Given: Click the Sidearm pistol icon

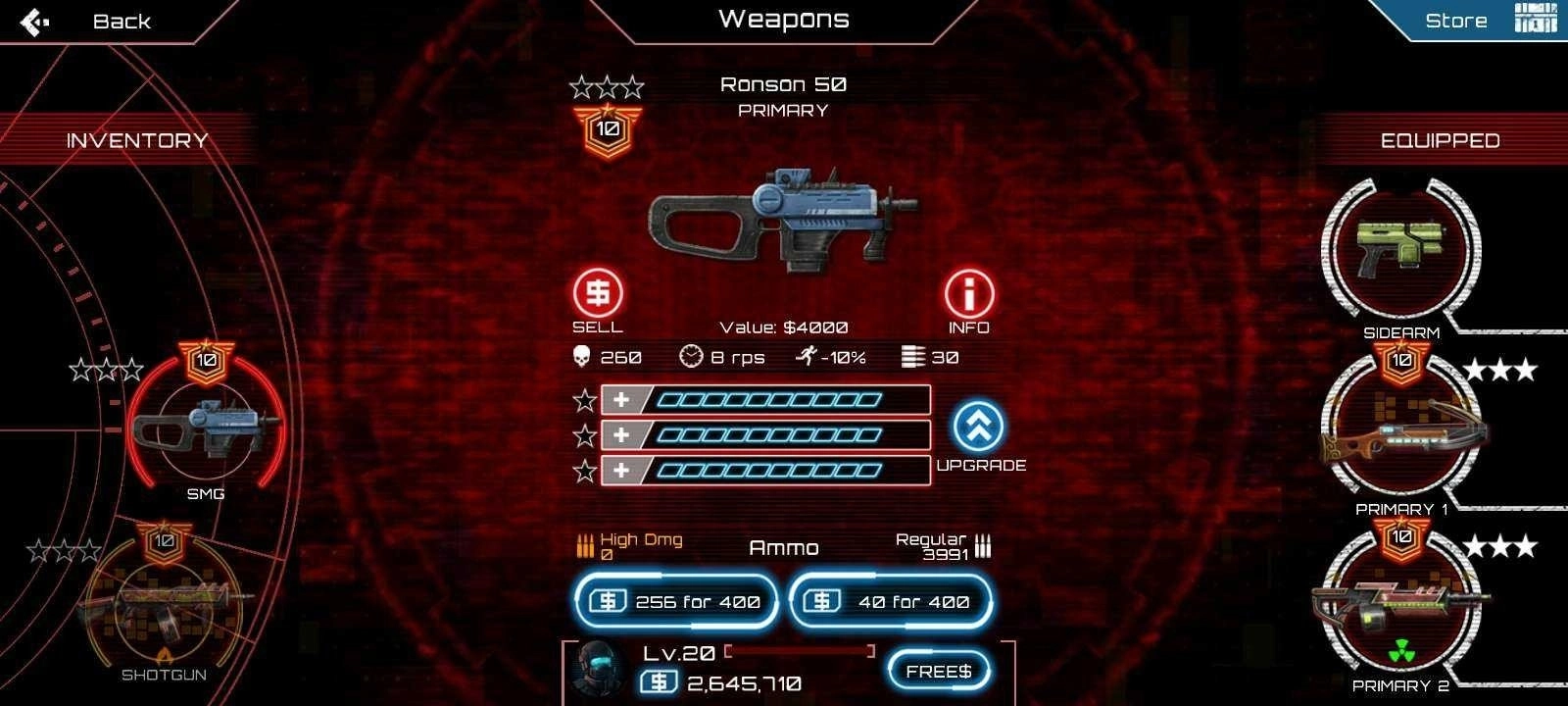Looking at the screenshot, I should 1403,248.
